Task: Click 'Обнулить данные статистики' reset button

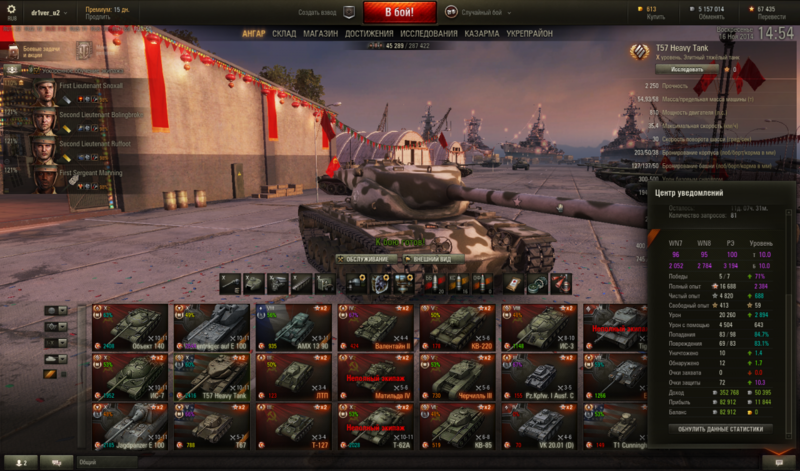Action: [x=721, y=429]
